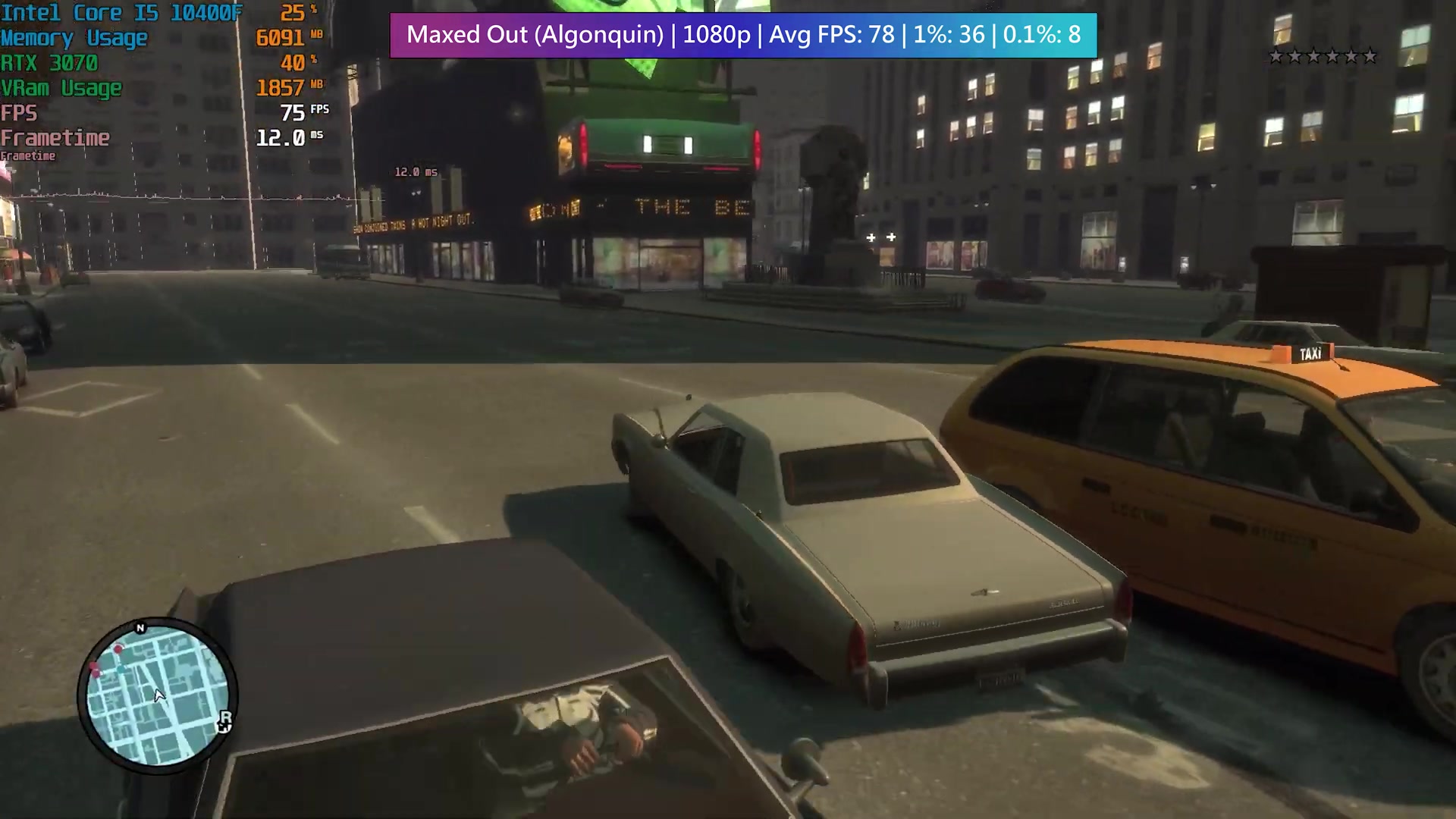Screen dimensions: 1456x819
Task: Toggle the 25% CPU load percentage
Action: tap(293, 13)
